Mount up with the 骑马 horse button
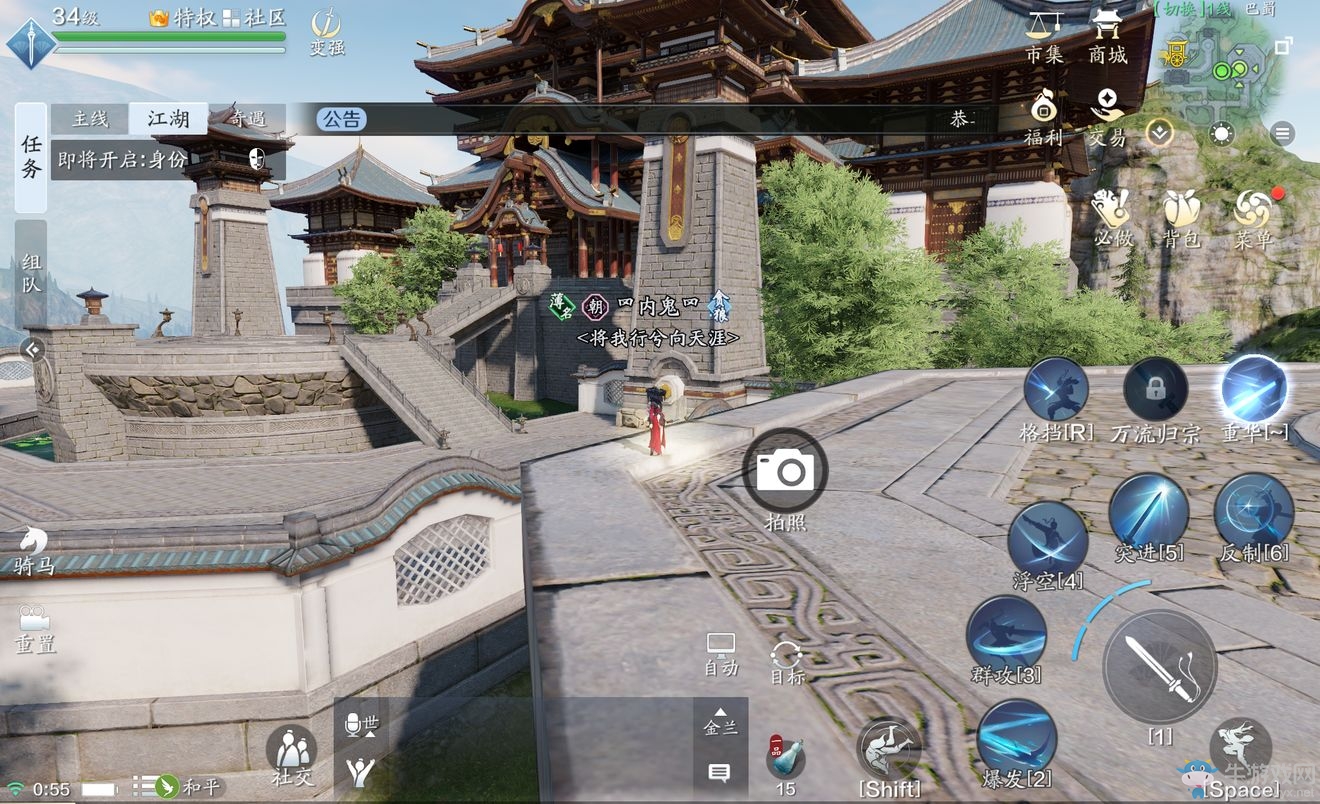This screenshot has height=804, width=1320. [x=34, y=550]
